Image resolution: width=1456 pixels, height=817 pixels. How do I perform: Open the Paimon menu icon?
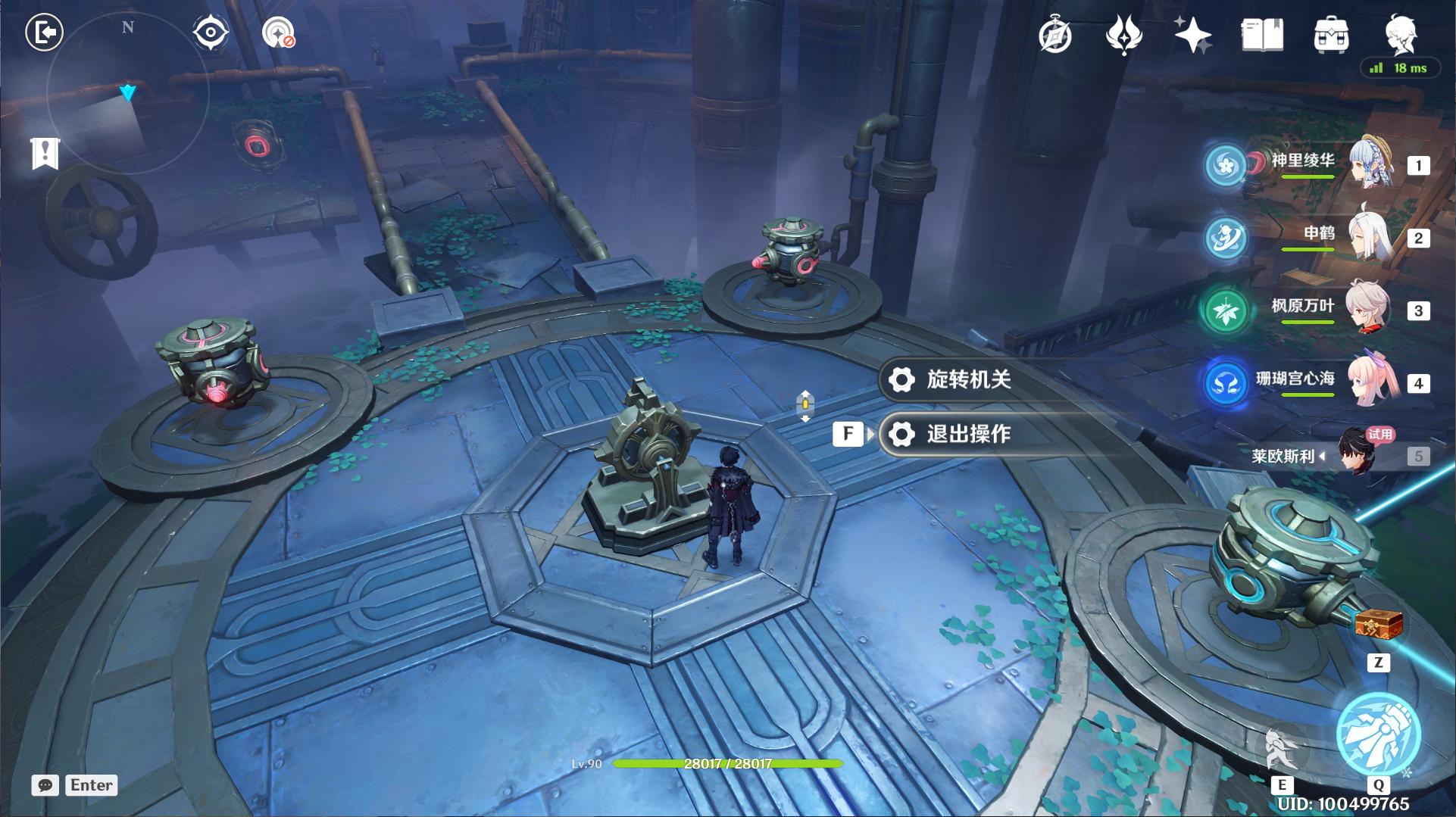(x=1400, y=36)
